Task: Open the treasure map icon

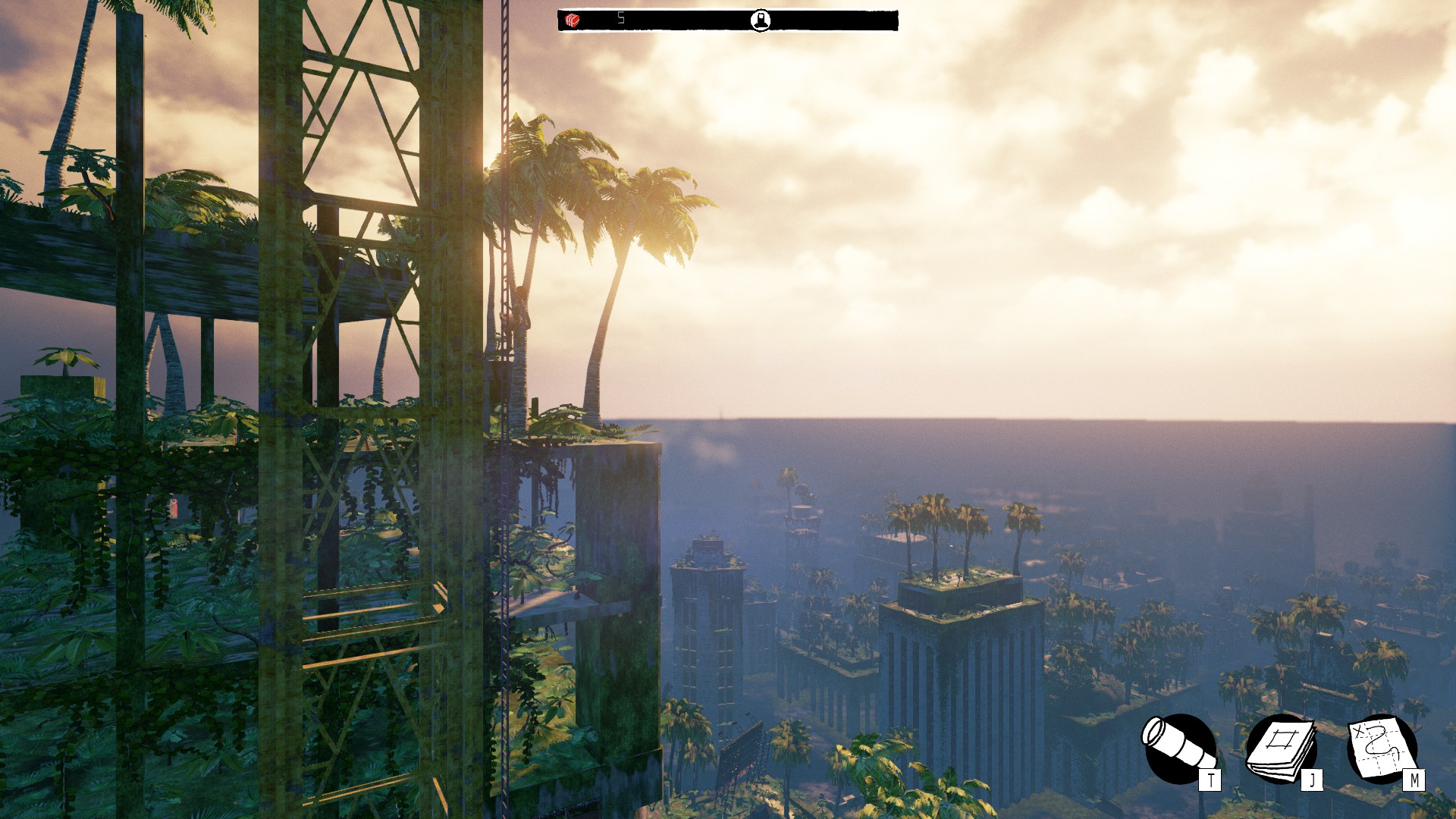Action: tap(1382, 748)
